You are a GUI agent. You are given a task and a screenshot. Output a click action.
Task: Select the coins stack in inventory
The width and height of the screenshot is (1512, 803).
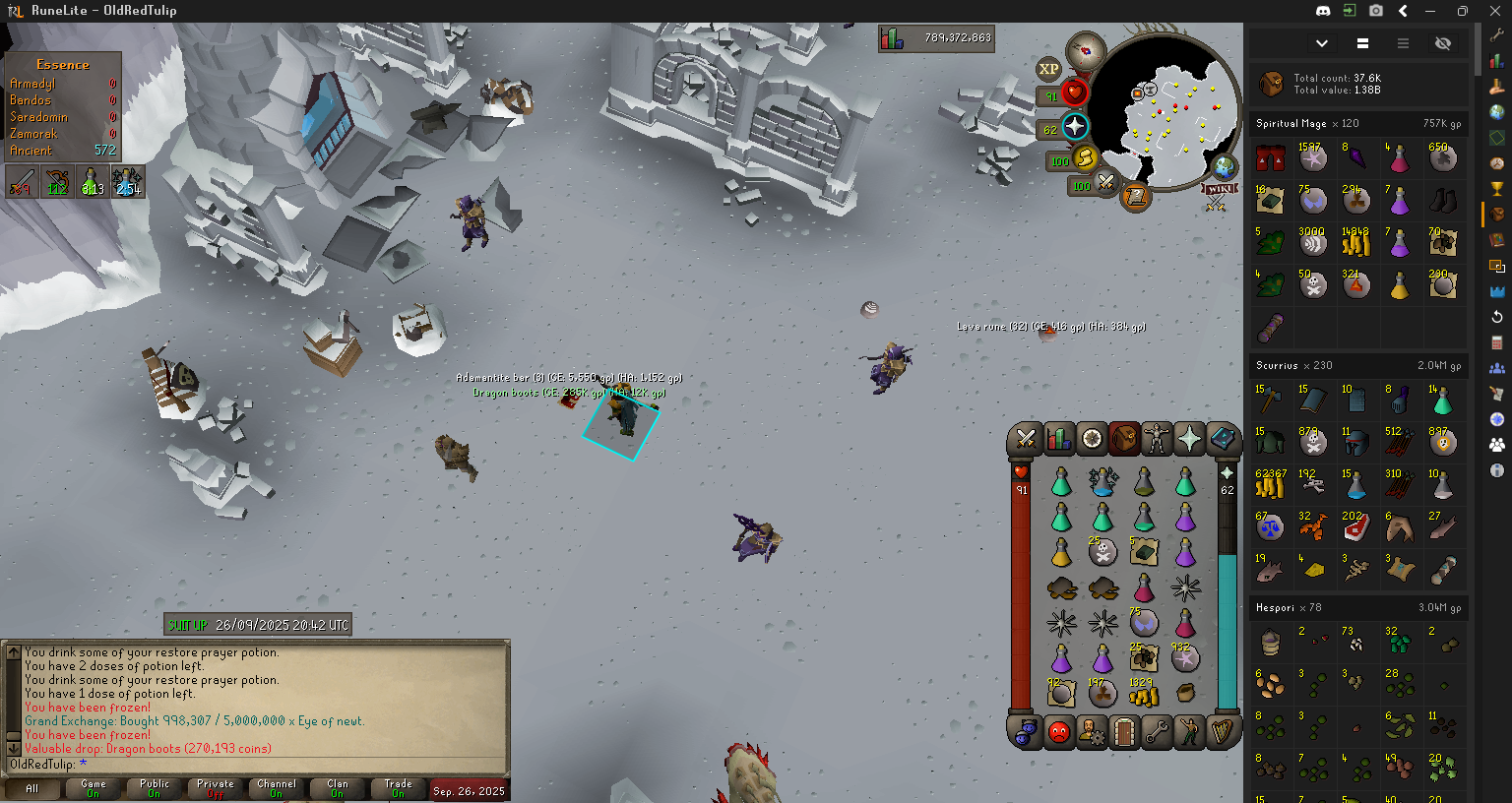tap(1144, 695)
